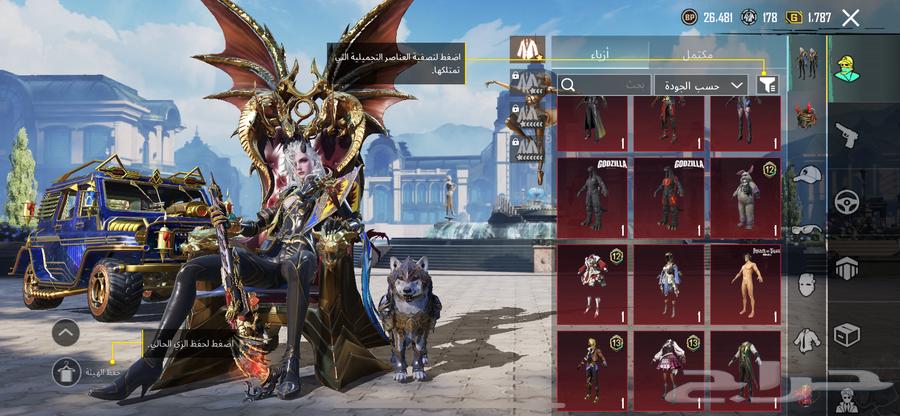Image resolution: width=900 pixels, height=416 pixels.
Task: Open the حسب الجودة sort dropdown
Action: point(701,85)
